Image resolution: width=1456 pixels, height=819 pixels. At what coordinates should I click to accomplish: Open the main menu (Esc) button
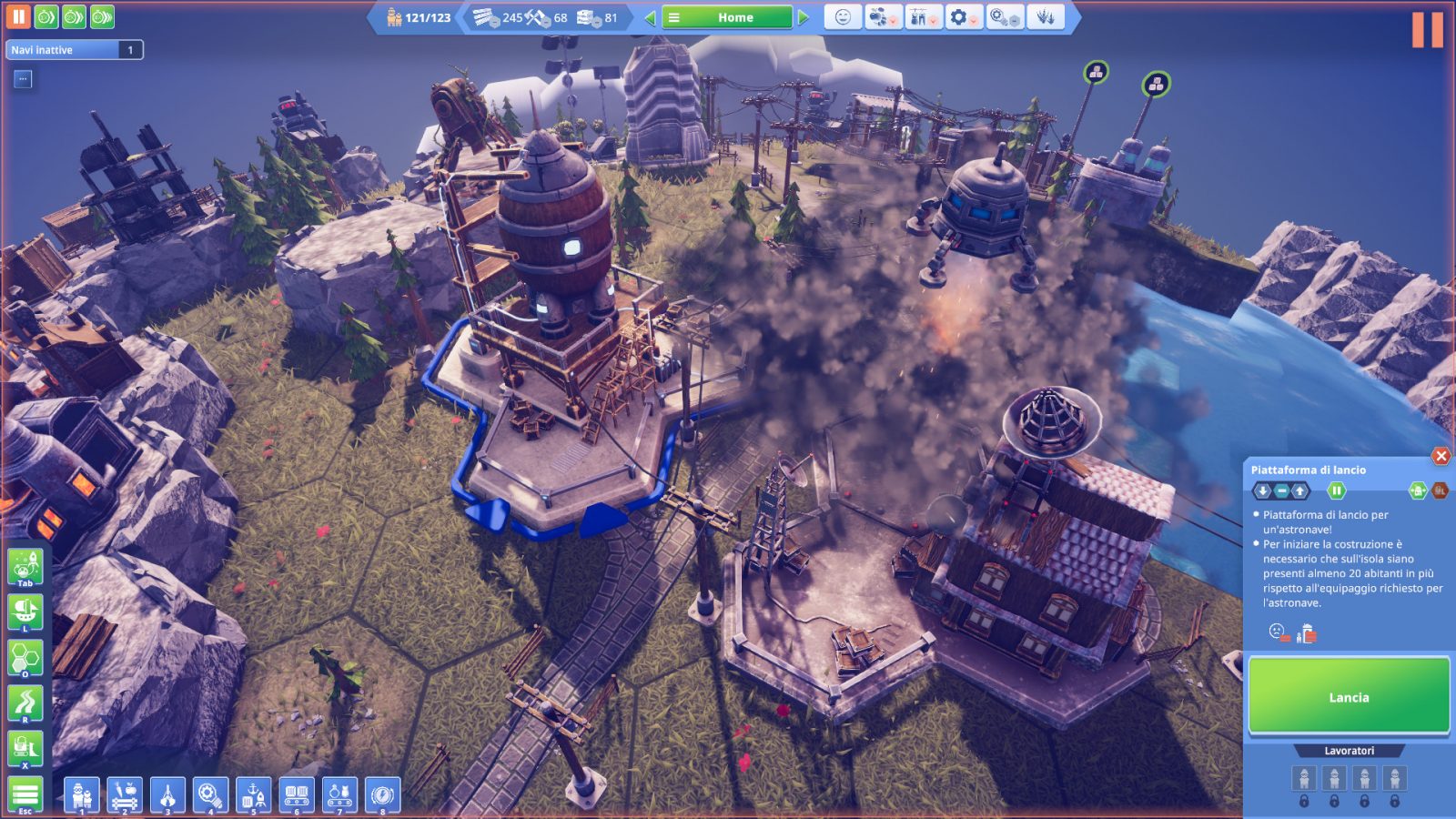(x=25, y=794)
